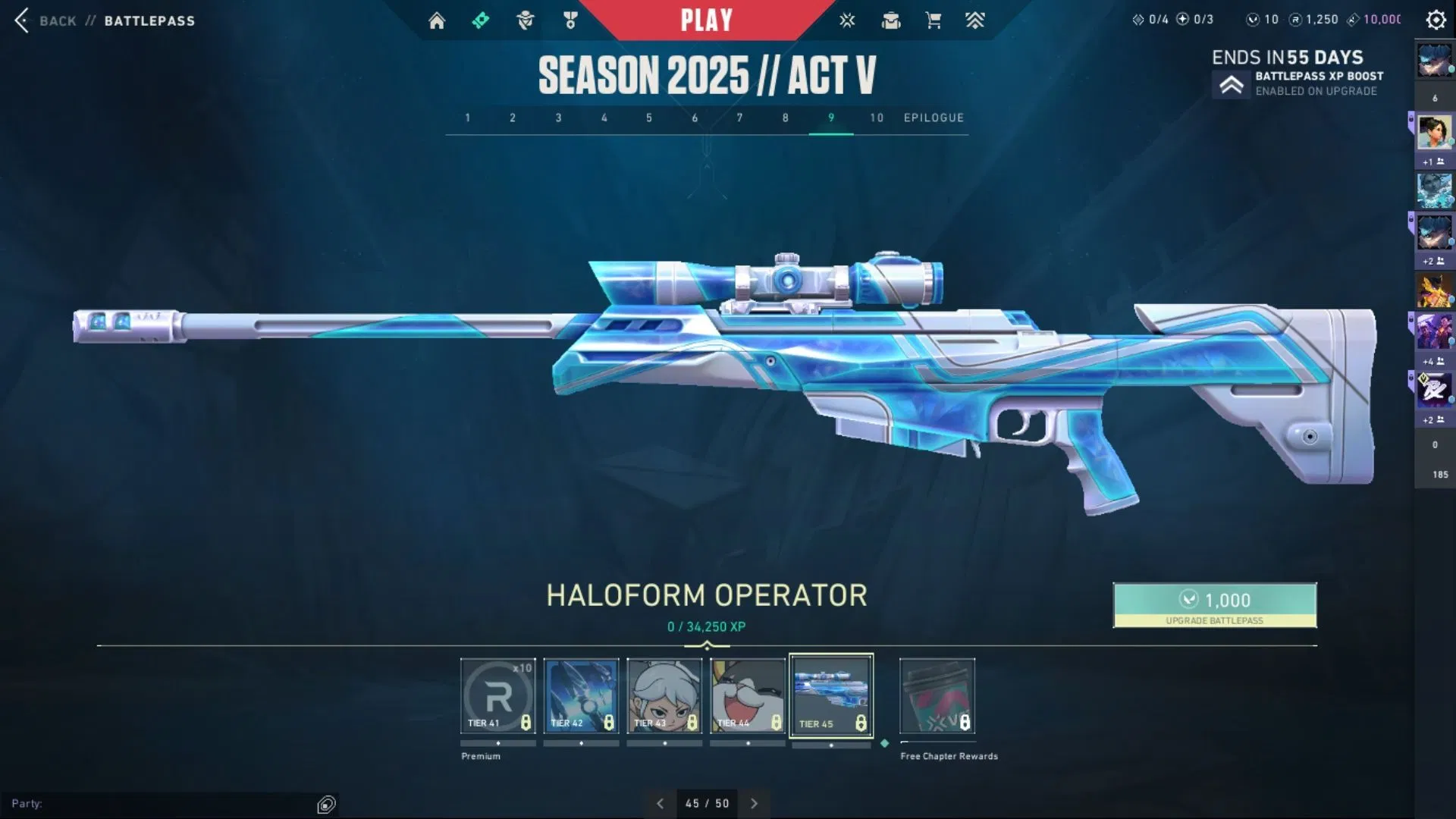Click the red PLAY button
Image resolution: width=1456 pixels, height=819 pixels.
click(706, 20)
